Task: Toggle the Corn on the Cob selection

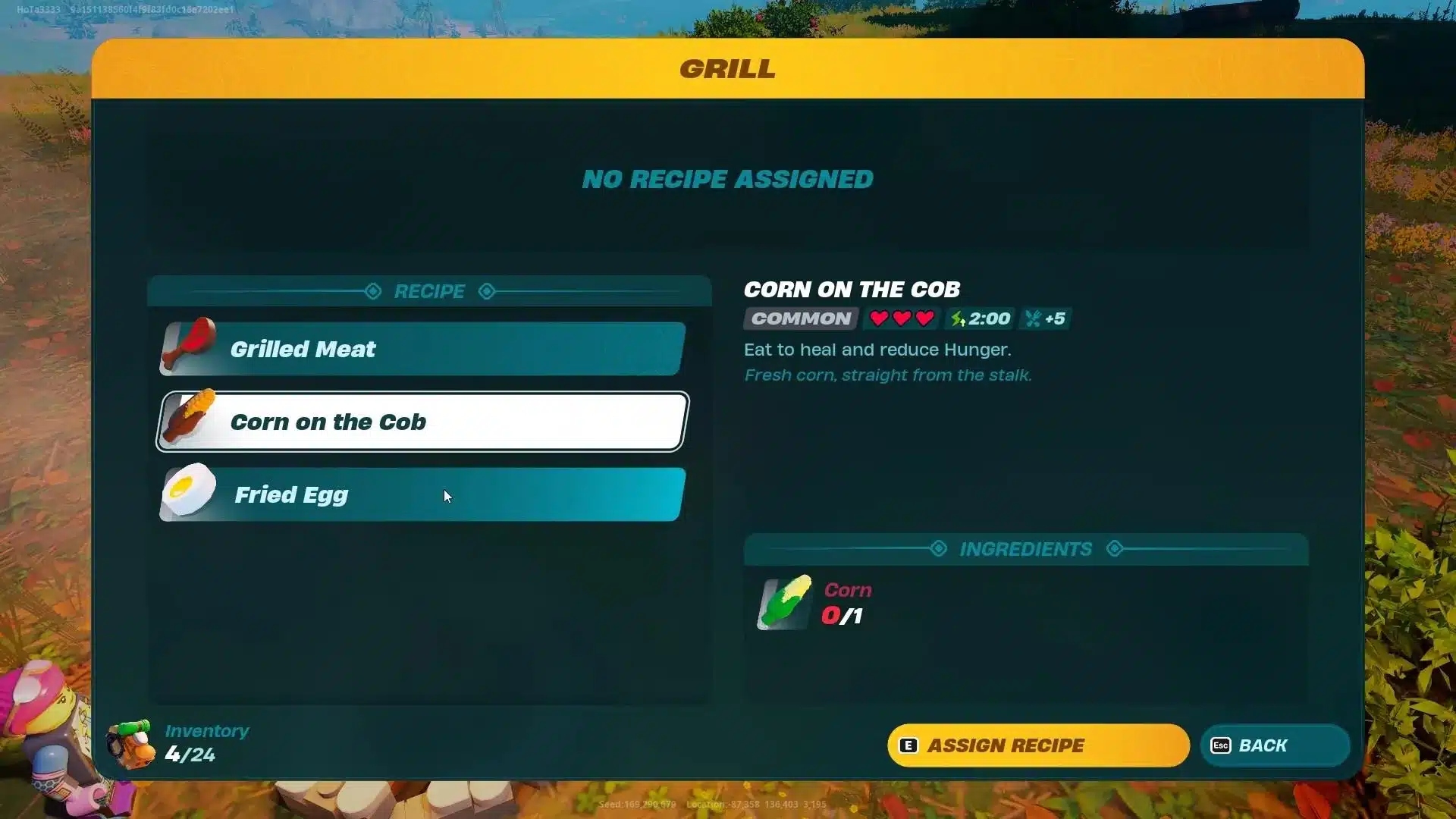Action: (x=422, y=422)
